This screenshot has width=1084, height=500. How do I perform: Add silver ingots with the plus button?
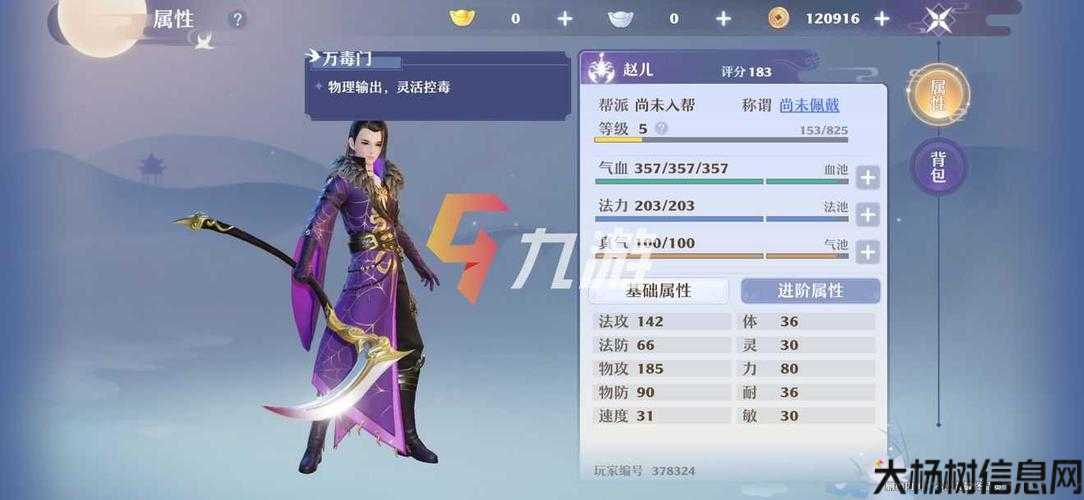coord(723,18)
